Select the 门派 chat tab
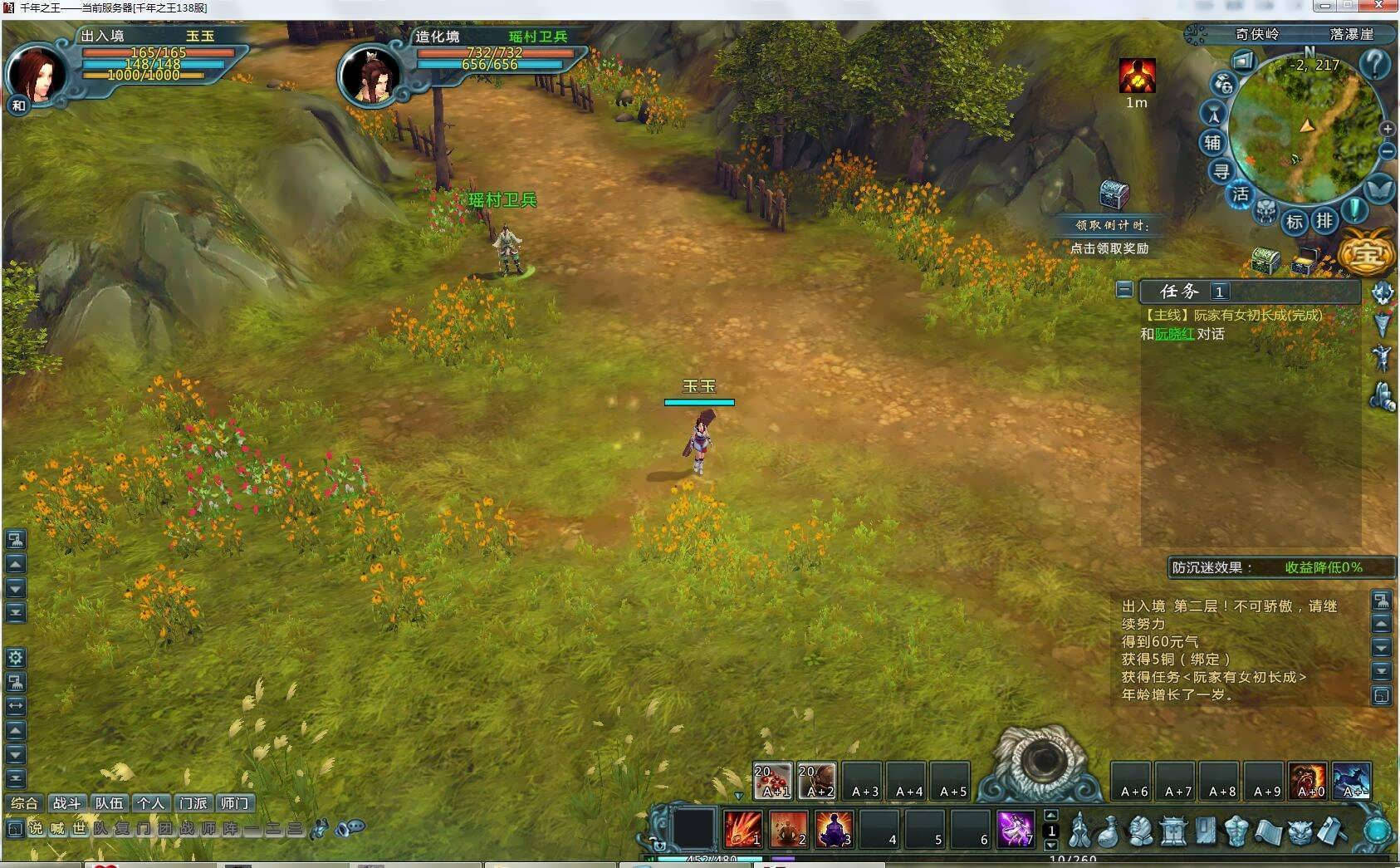Viewport: 1400px width, 868px height. 193,803
